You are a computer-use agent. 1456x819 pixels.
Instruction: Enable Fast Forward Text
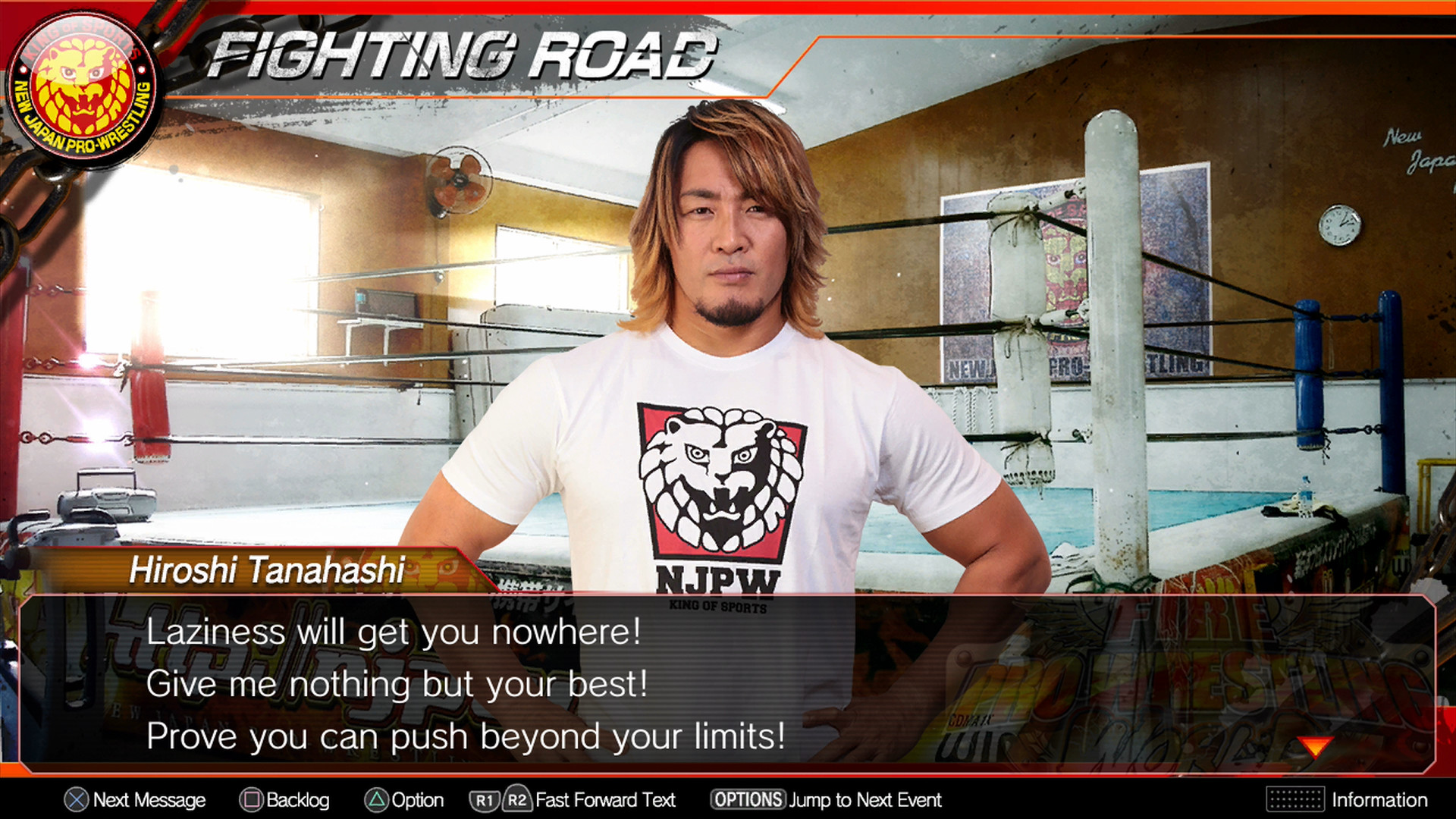[x=604, y=800]
